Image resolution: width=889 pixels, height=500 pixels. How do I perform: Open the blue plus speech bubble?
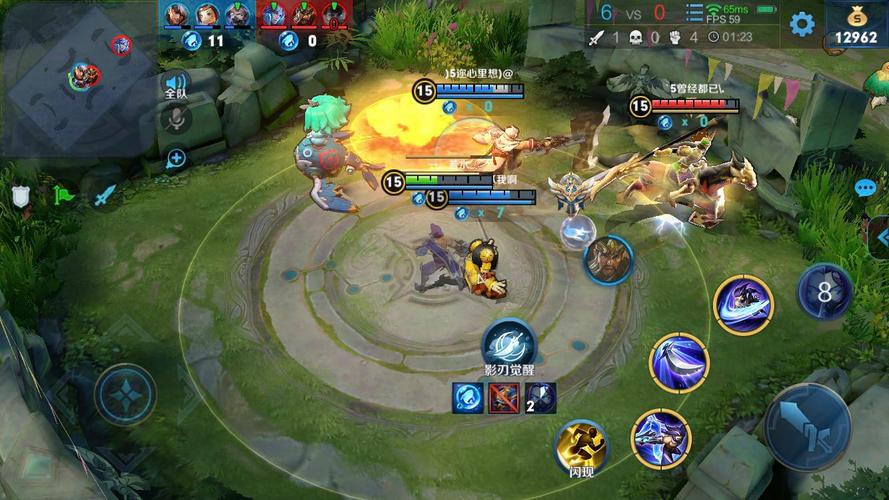click(176, 157)
